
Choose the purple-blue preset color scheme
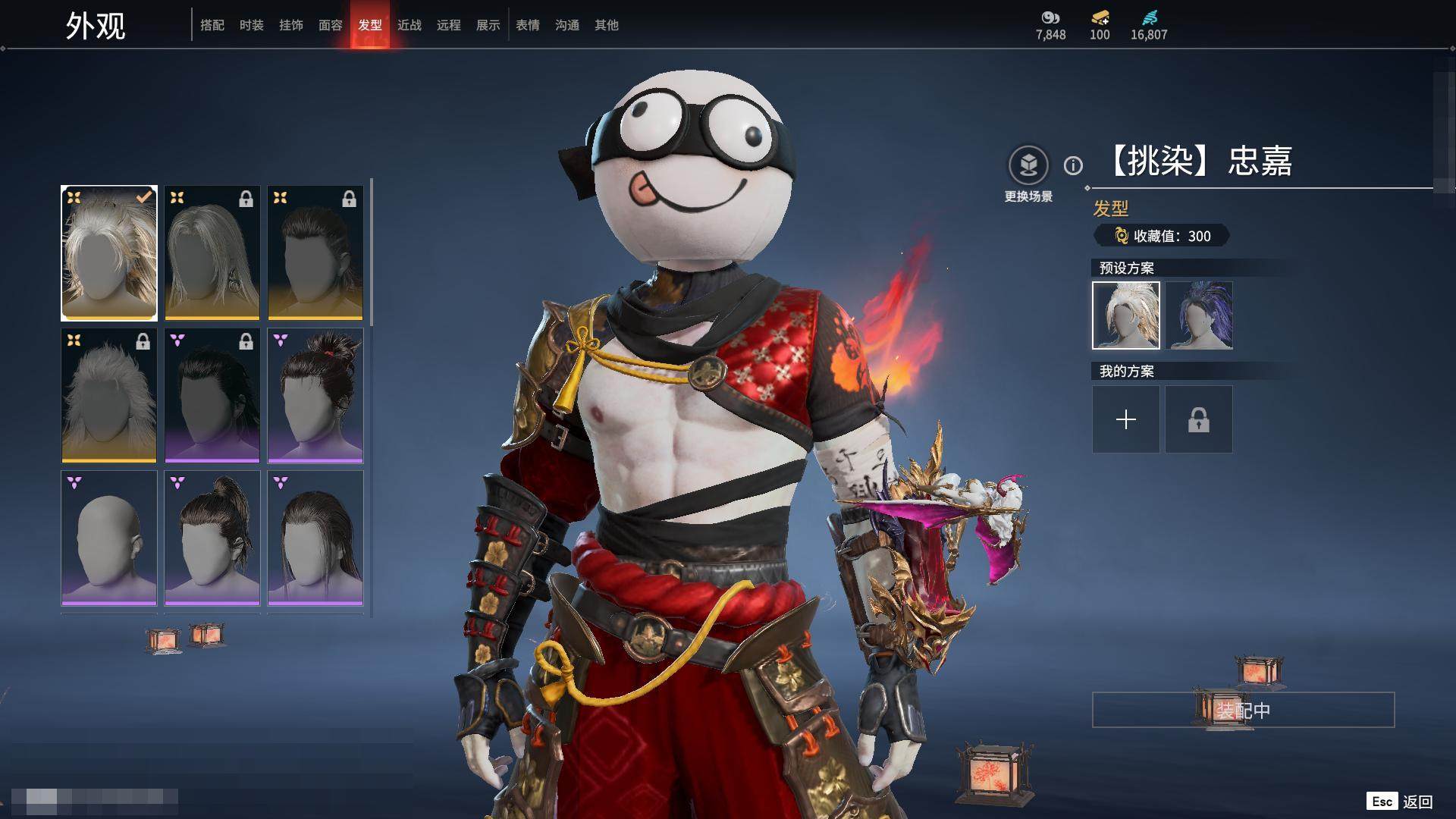(1199, 315)
